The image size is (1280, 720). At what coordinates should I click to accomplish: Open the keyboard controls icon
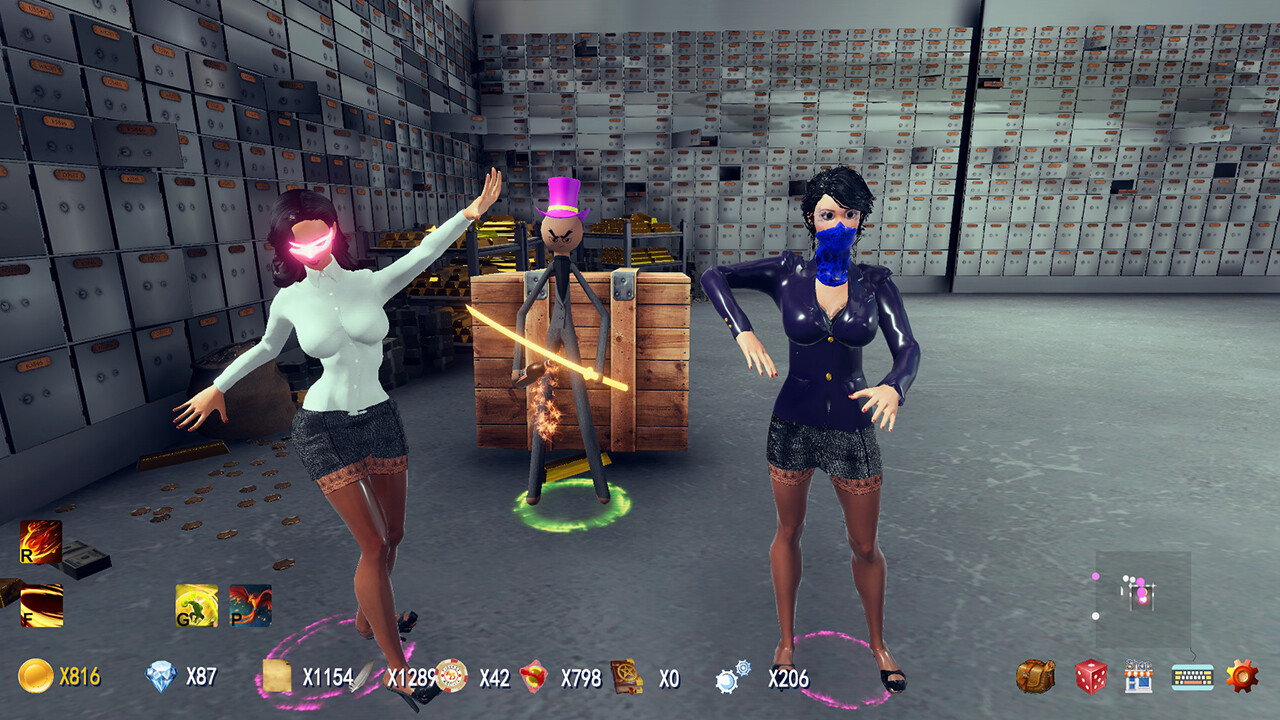tap(1193, 677)
